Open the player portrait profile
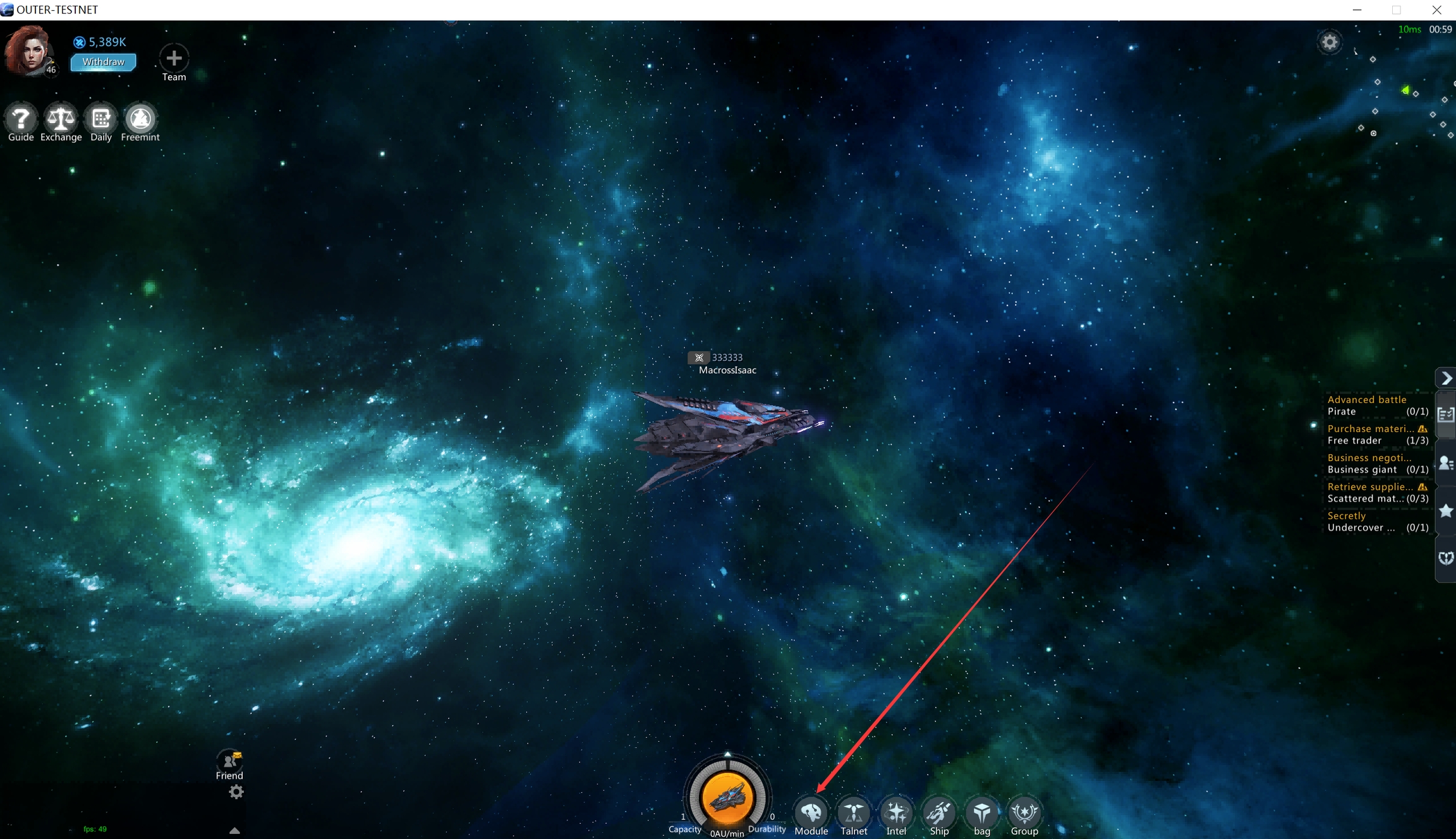This screenshot has width=1456, height=839. 28,51
